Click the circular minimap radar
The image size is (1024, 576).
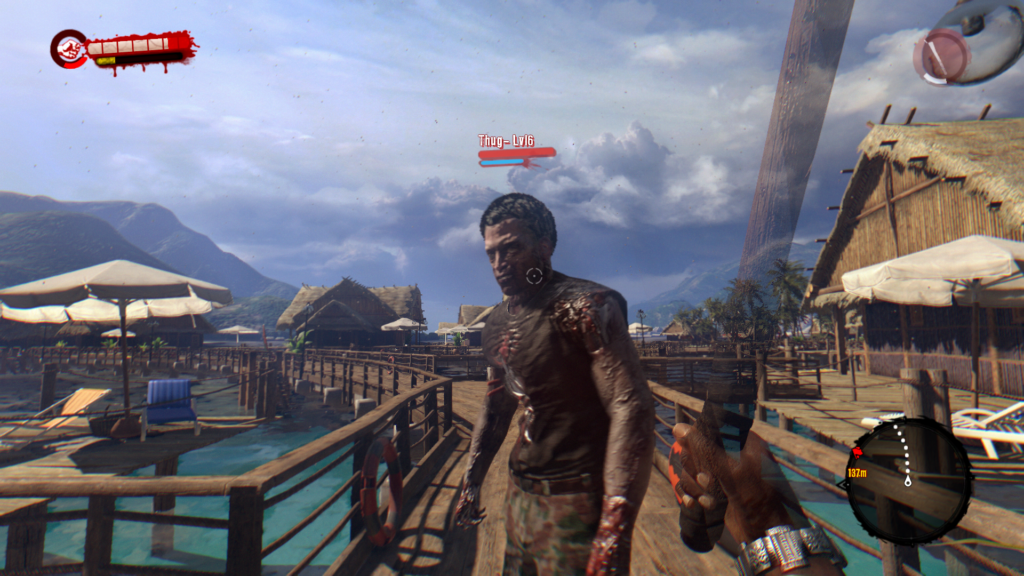pos(908,467)
